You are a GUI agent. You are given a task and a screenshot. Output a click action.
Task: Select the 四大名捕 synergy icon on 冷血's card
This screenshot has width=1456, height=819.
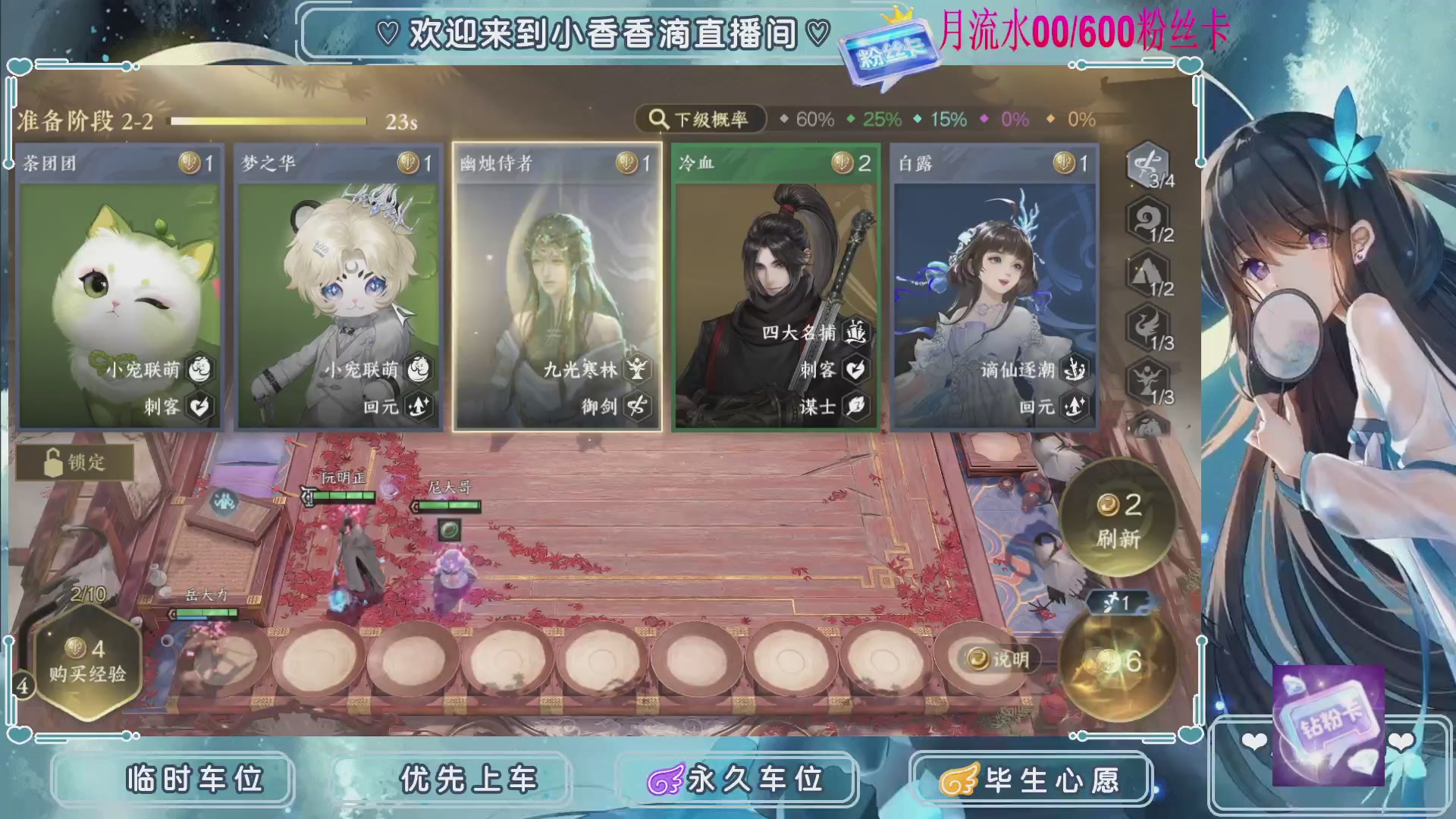[855, 331]
